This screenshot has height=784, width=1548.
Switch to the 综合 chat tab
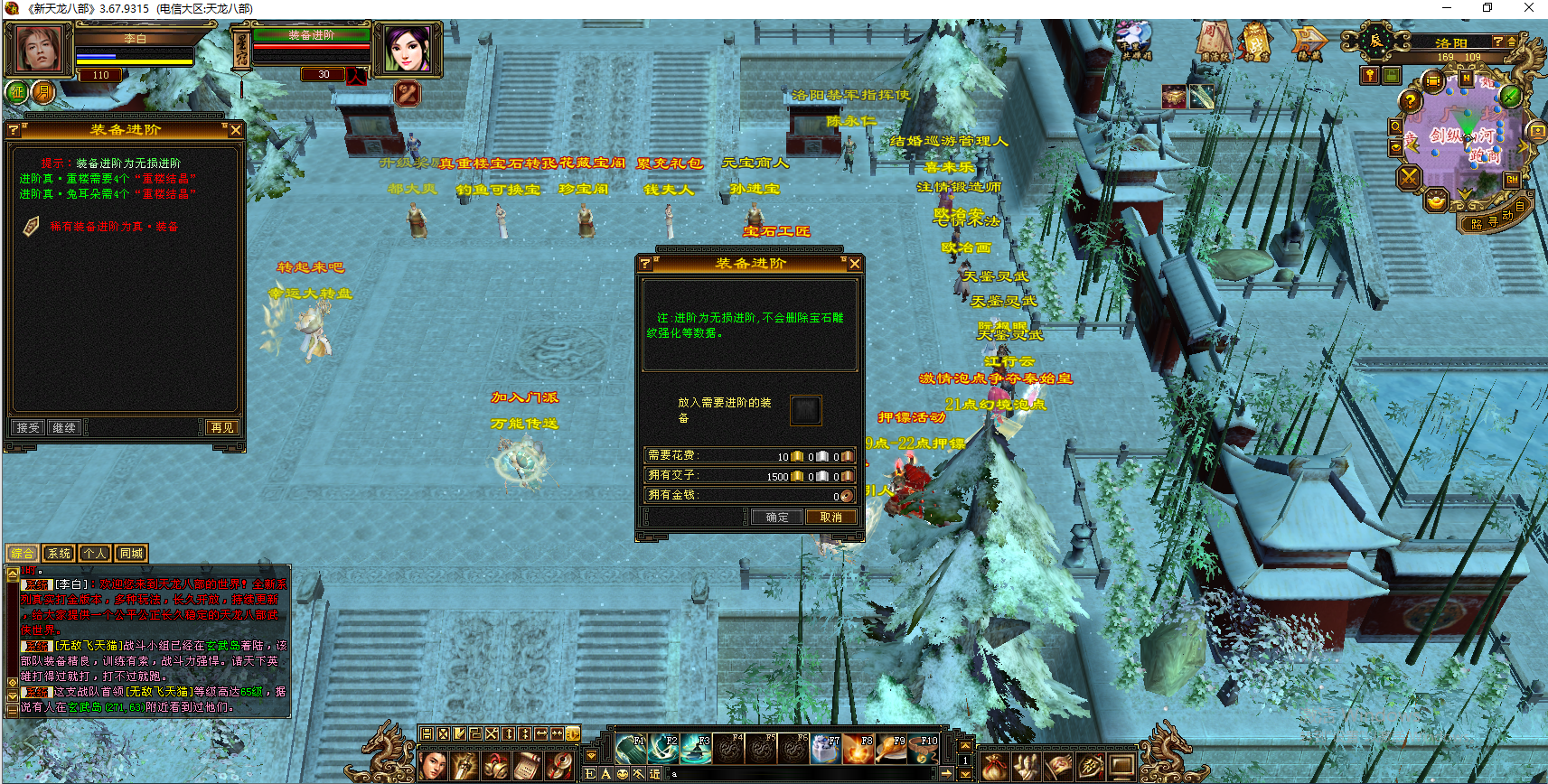click(x=23, y=554)
